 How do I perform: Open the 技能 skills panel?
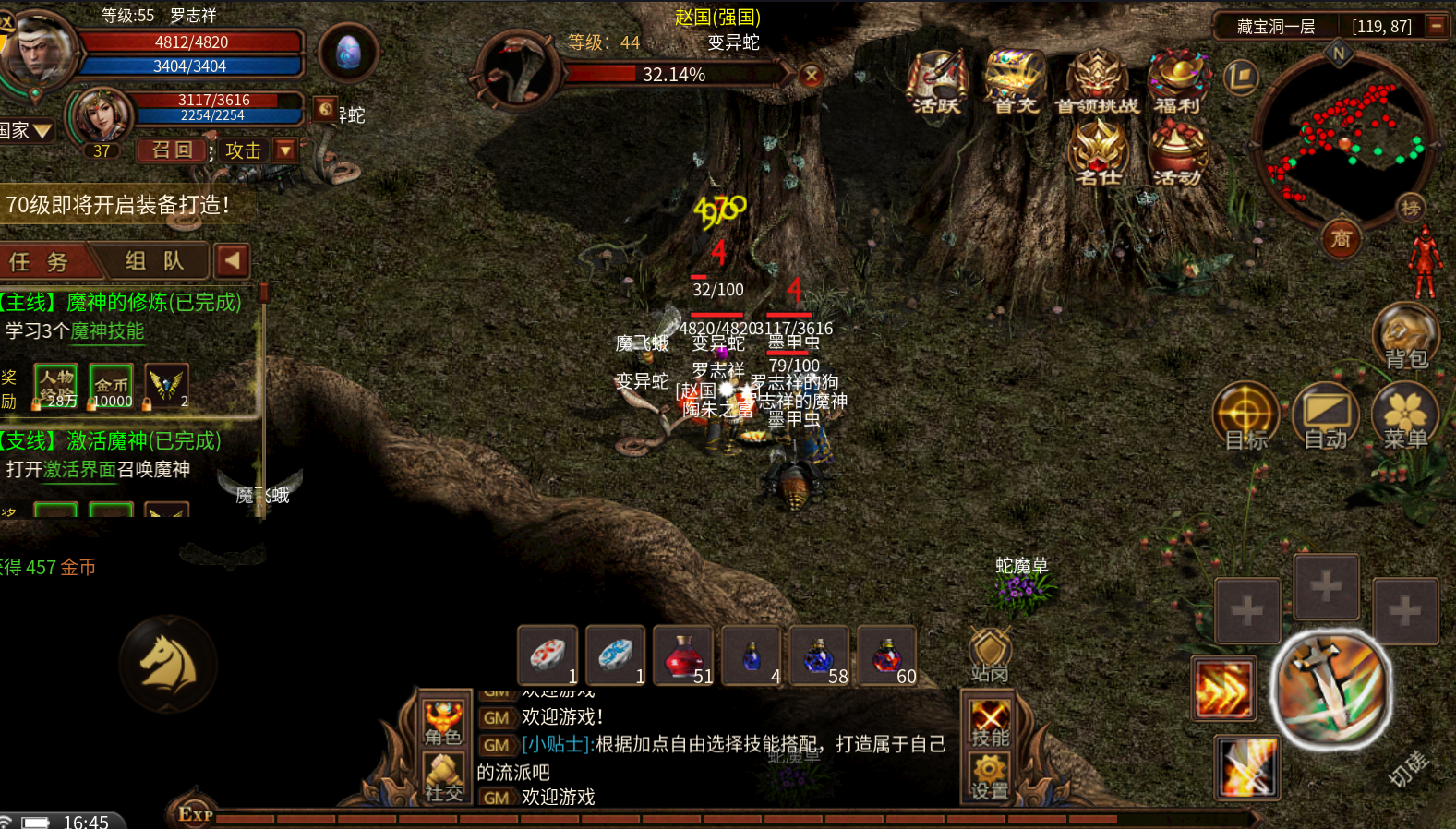click(x=989, y=722)
